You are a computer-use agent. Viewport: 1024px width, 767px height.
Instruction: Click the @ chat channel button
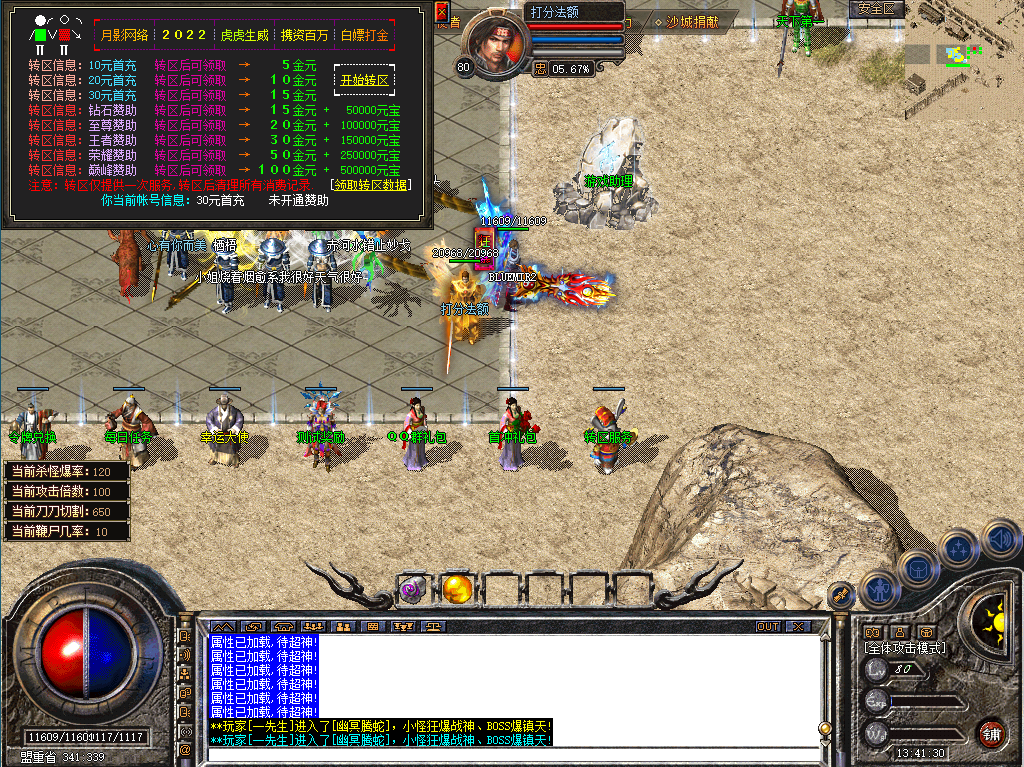pos(185,749)
